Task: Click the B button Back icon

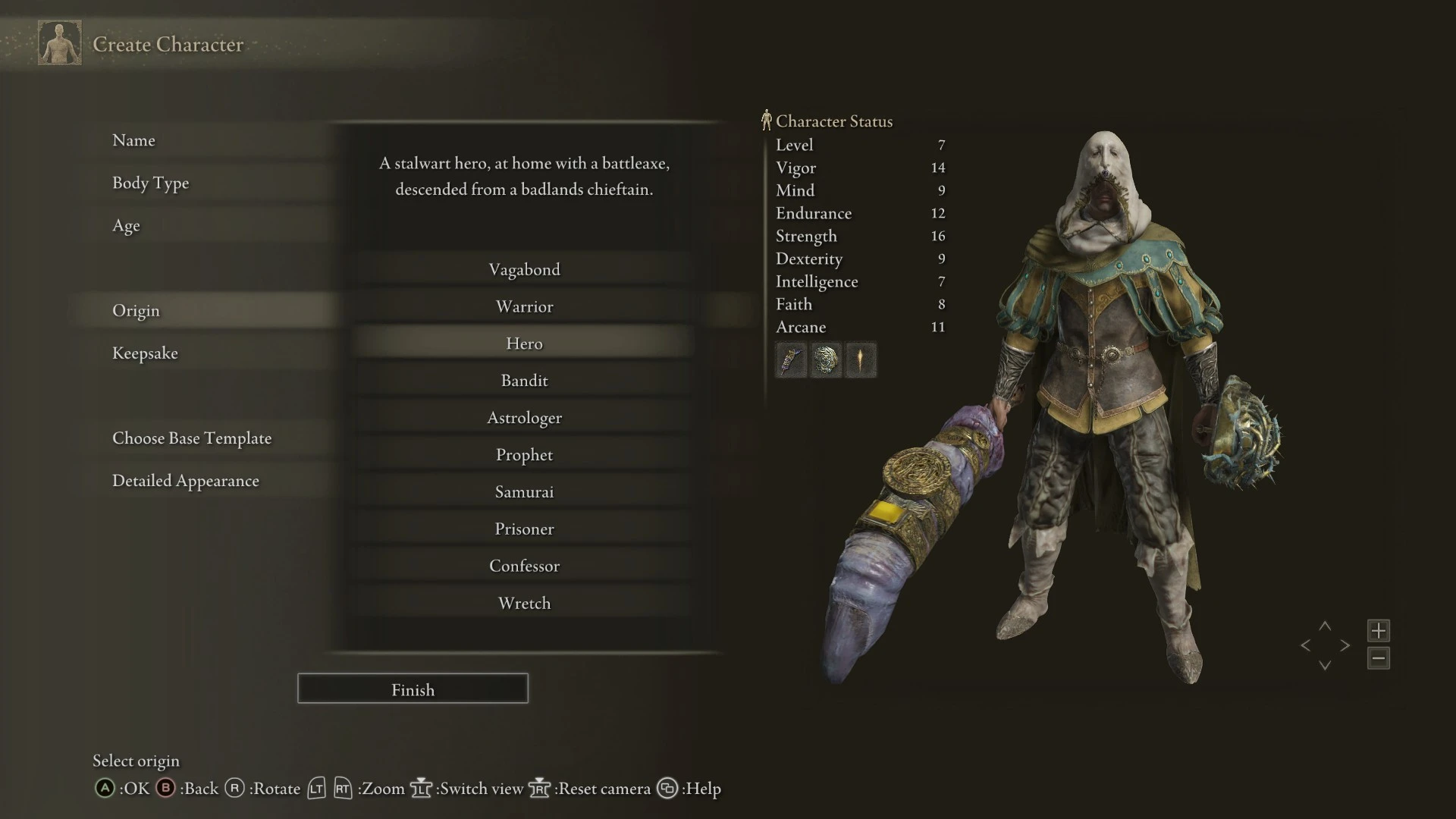Action: 165,789
